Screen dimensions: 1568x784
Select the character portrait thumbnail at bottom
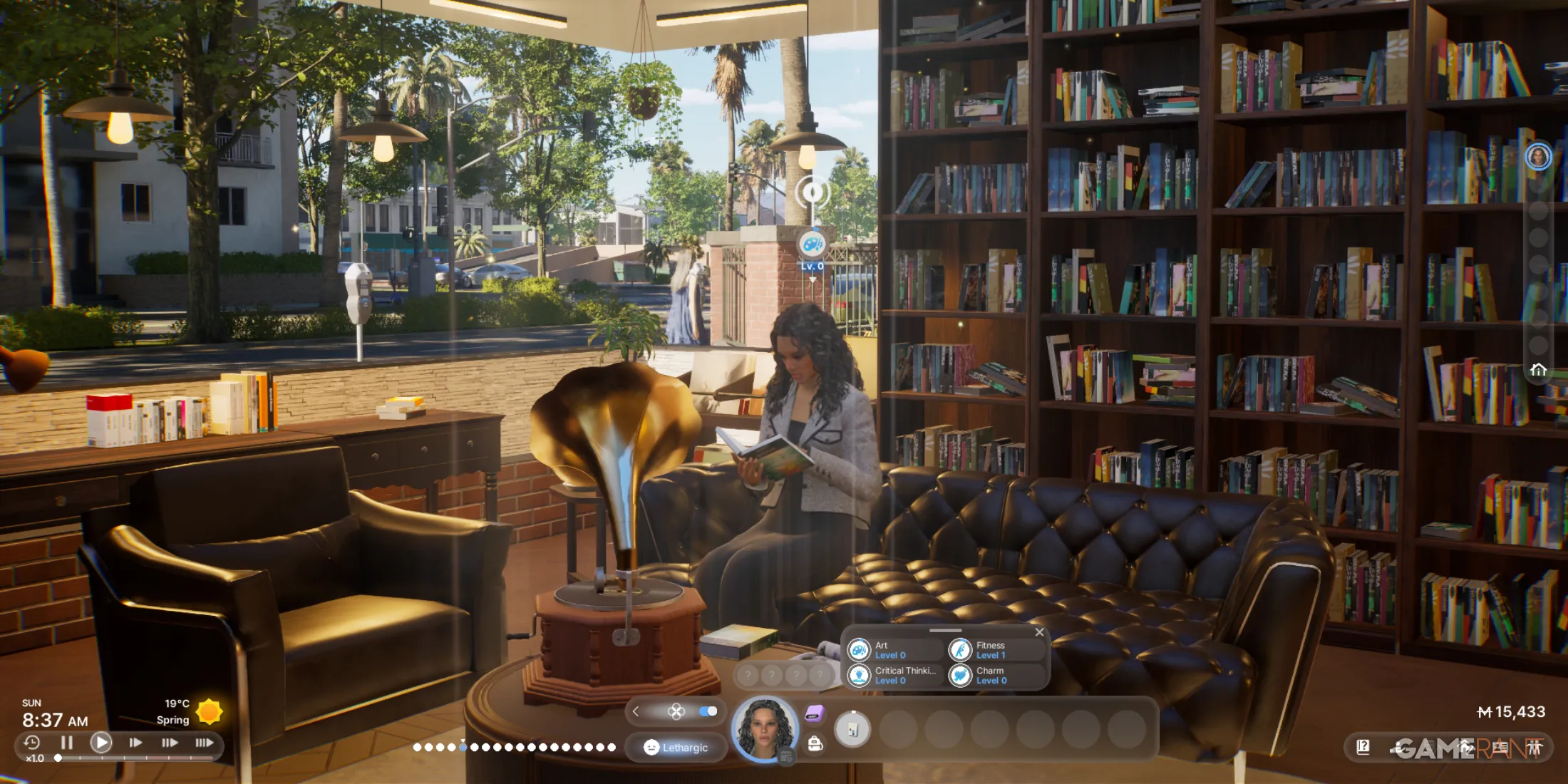click(x=764, y=729)
